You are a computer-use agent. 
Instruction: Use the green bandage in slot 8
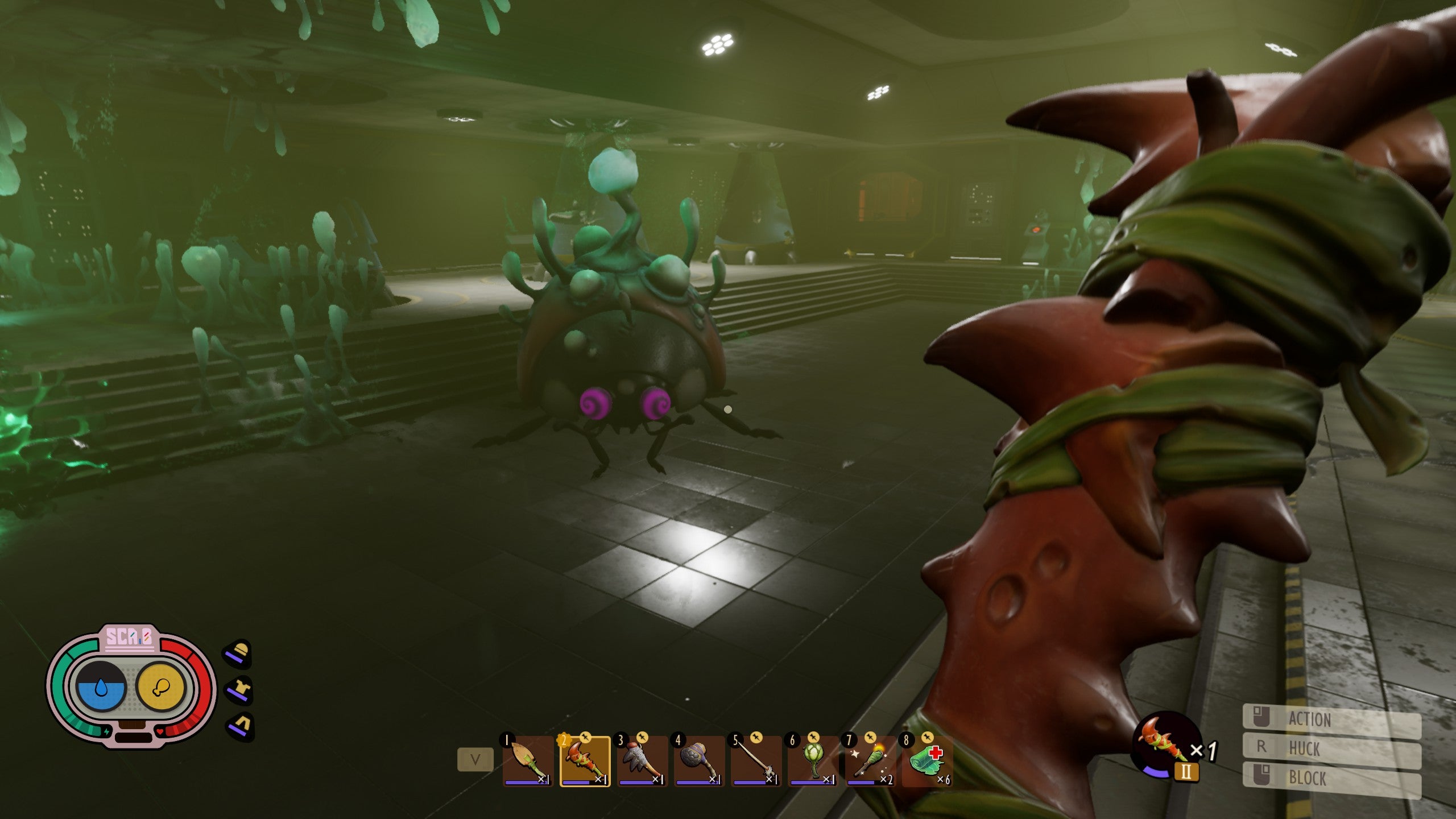point(927,761)
